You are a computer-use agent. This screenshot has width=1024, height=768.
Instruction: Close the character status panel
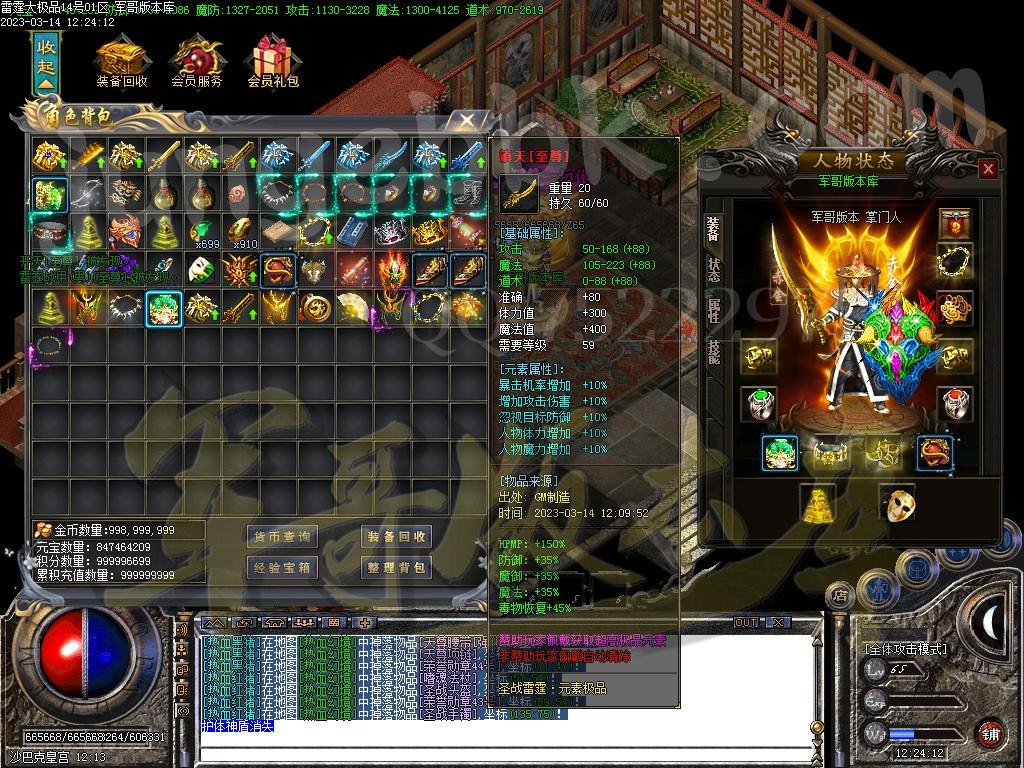tap(988, 169)
